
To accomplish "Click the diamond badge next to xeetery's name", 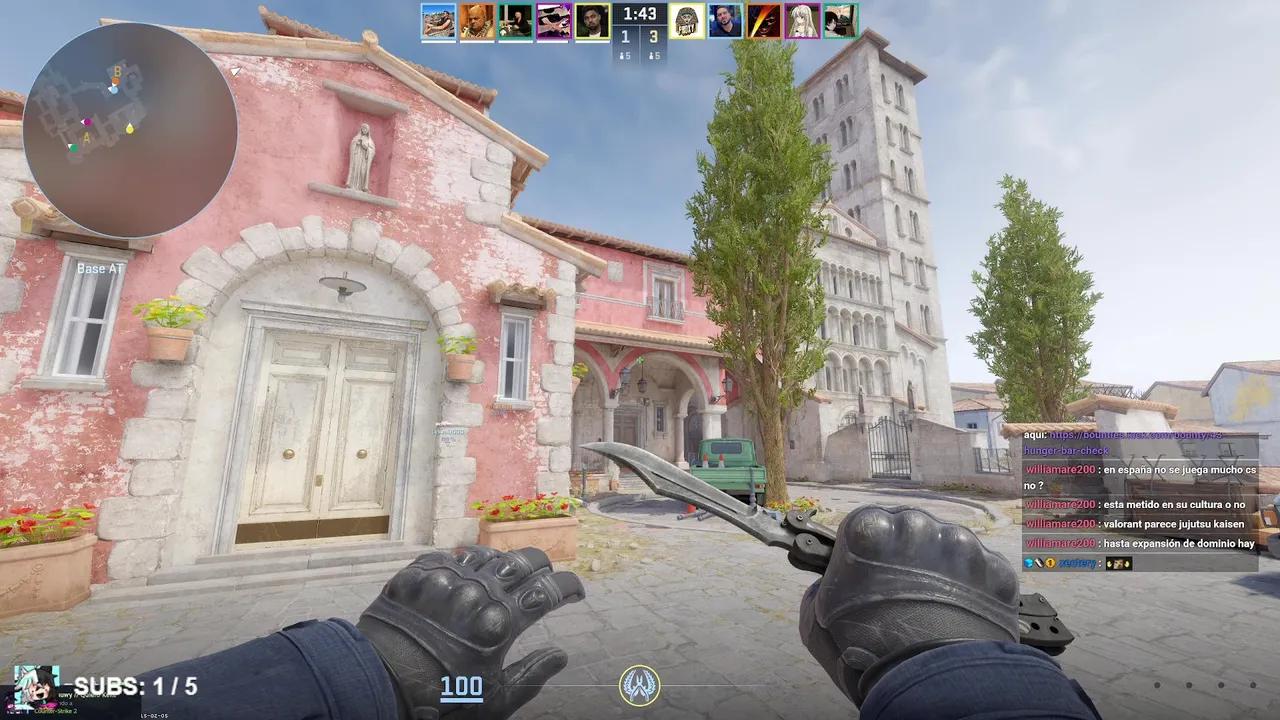I will tap(1027, 563).
